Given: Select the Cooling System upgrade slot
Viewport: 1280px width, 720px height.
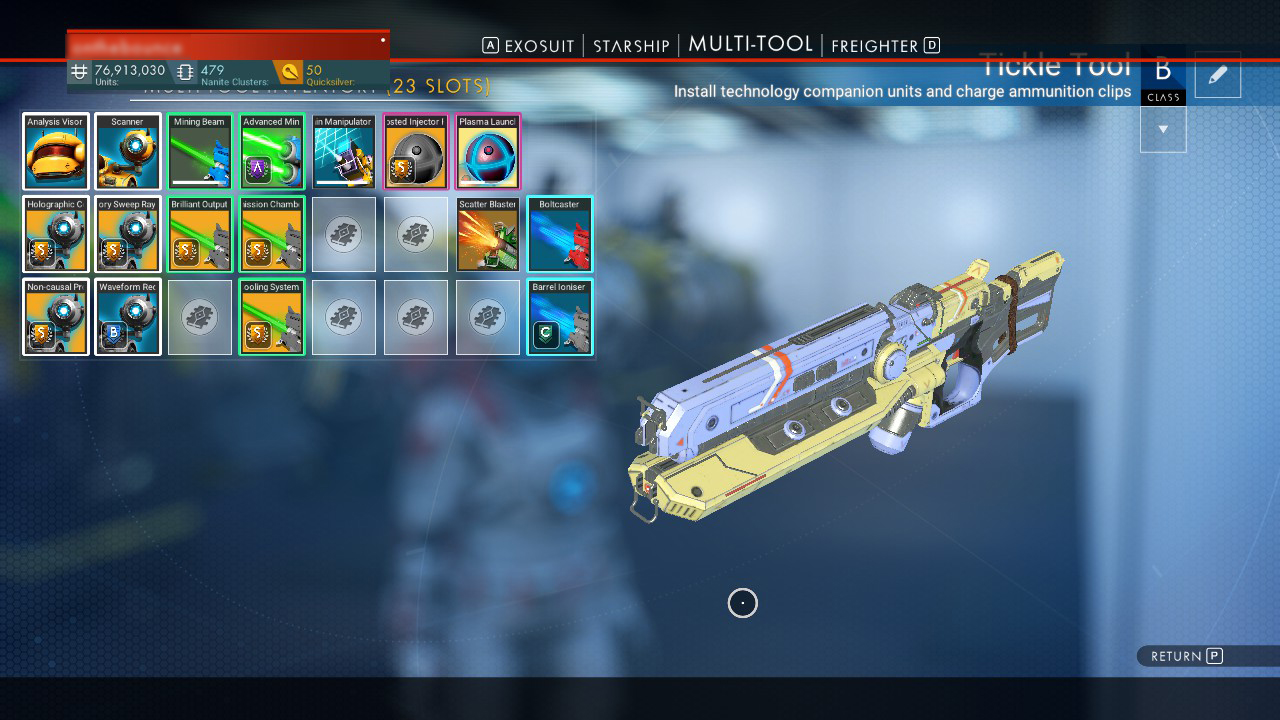Looking at the screenshot, I should coord(272,317).
